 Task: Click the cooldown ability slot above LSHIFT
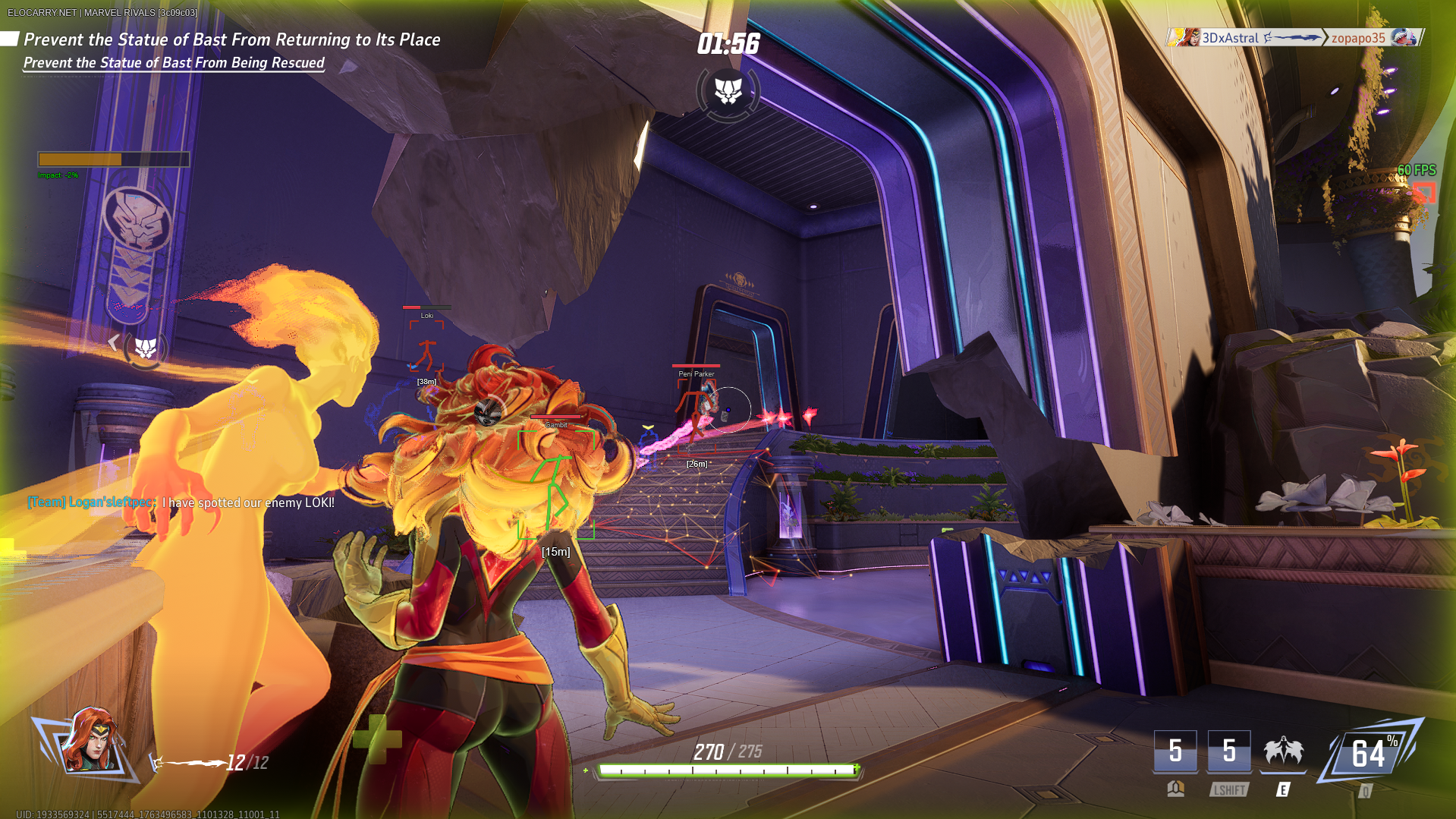(1228, 751)
